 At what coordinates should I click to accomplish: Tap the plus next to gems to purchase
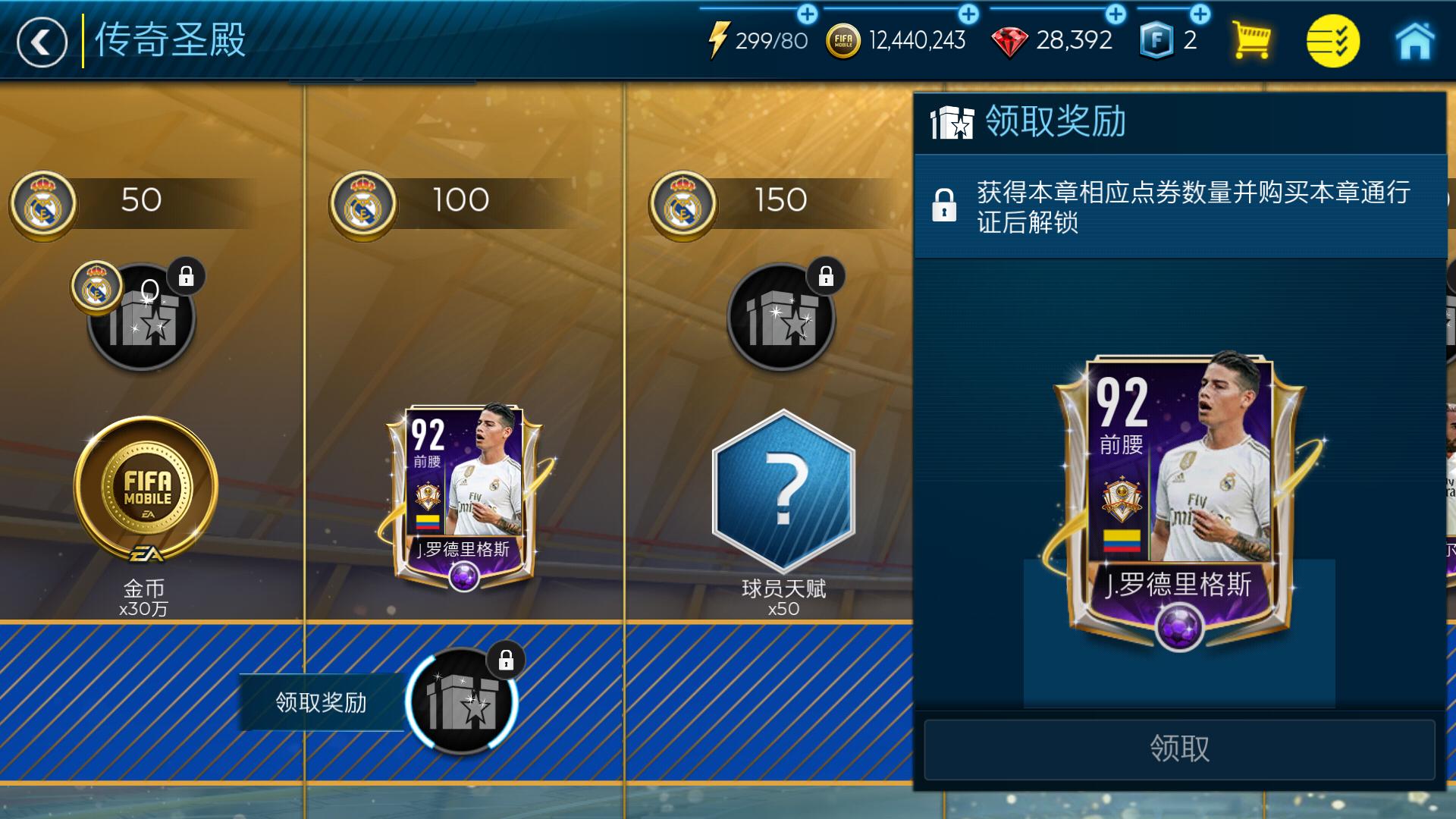1116,12
